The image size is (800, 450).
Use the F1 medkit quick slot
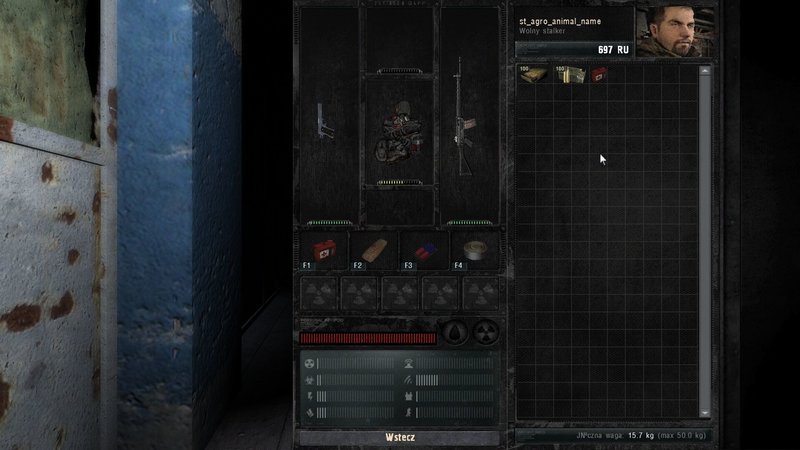point(323,250)
